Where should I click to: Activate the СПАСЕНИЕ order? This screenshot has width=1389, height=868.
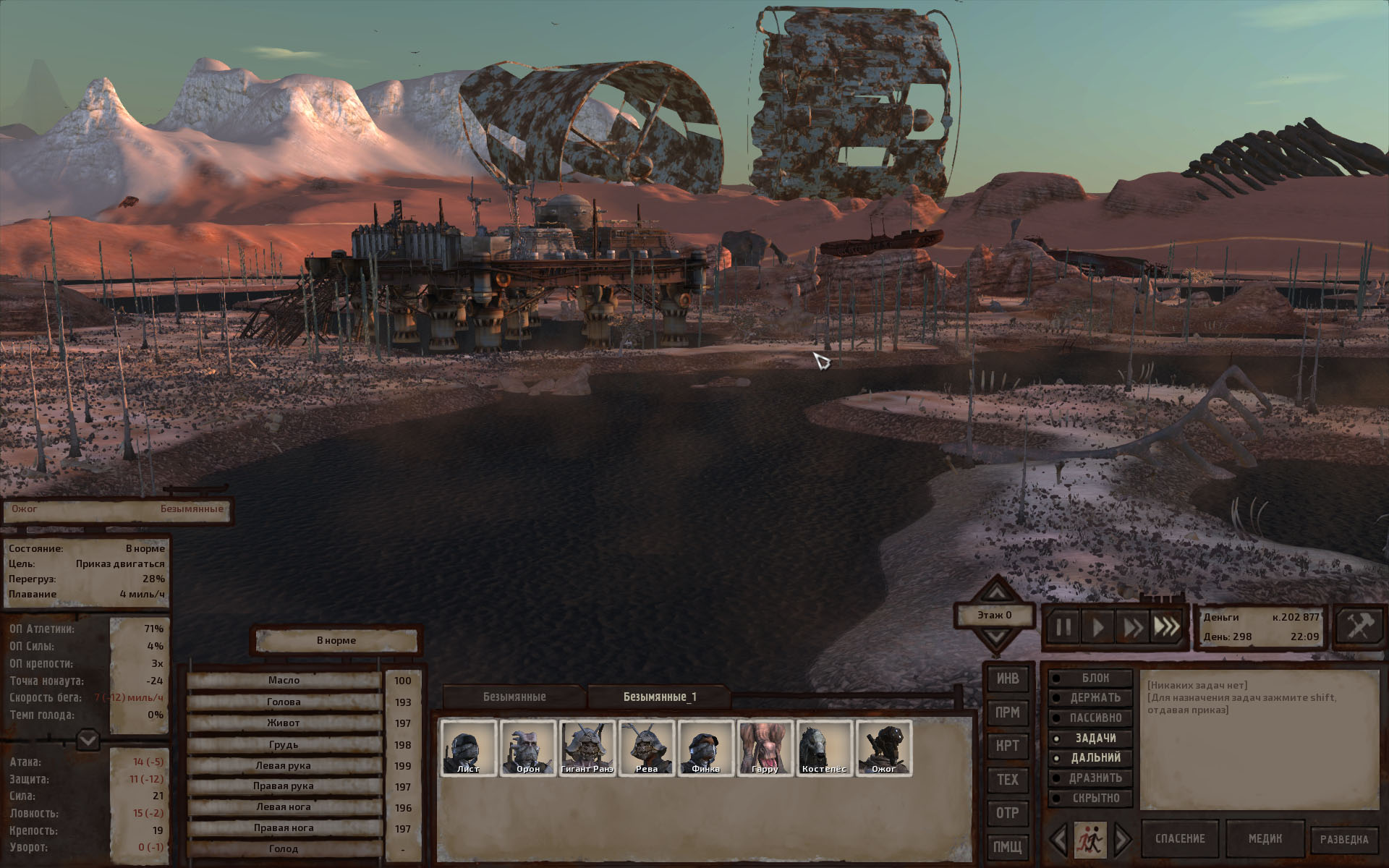click(1180, 838)
